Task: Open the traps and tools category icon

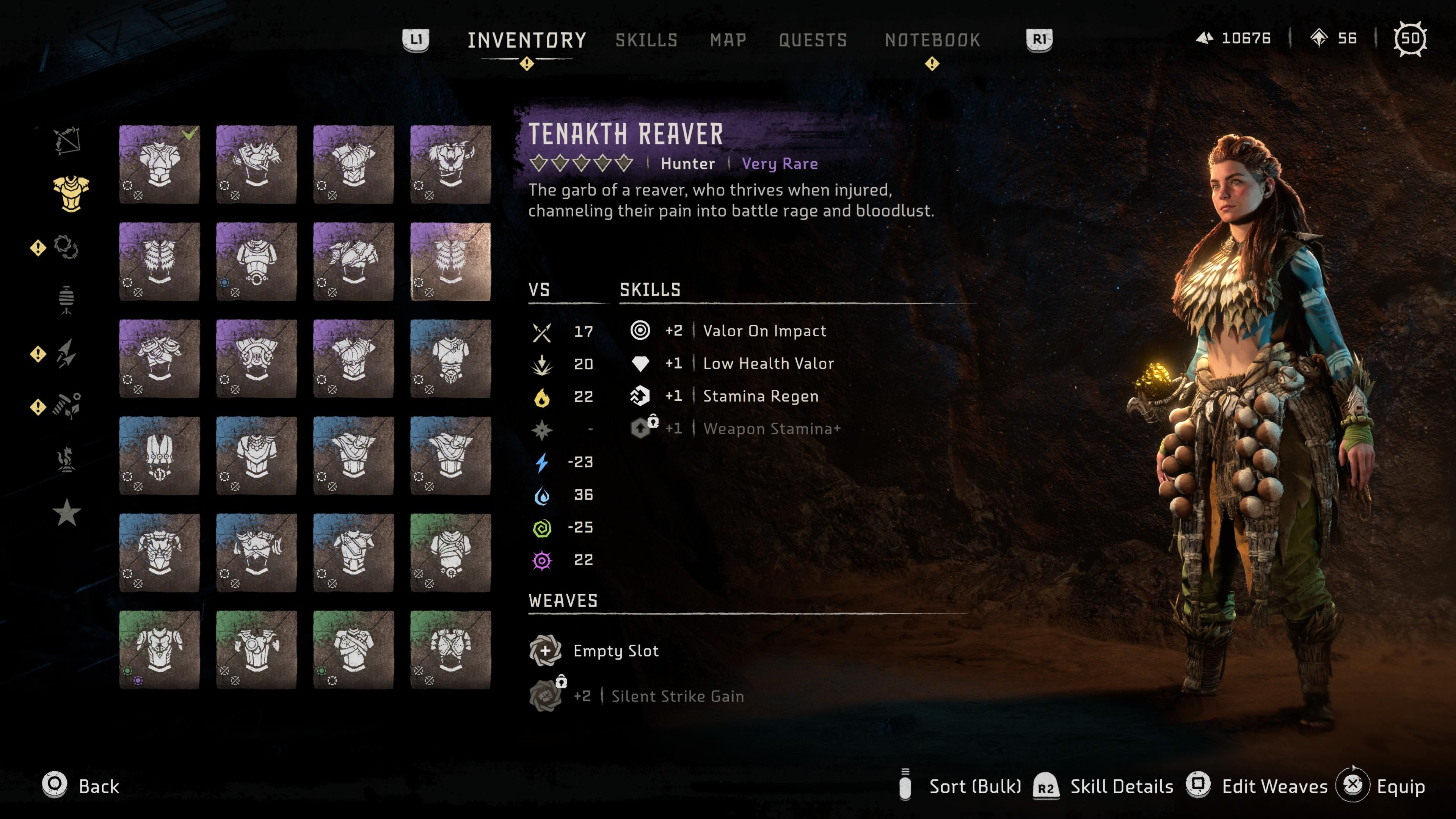Action: pos(67,298)
